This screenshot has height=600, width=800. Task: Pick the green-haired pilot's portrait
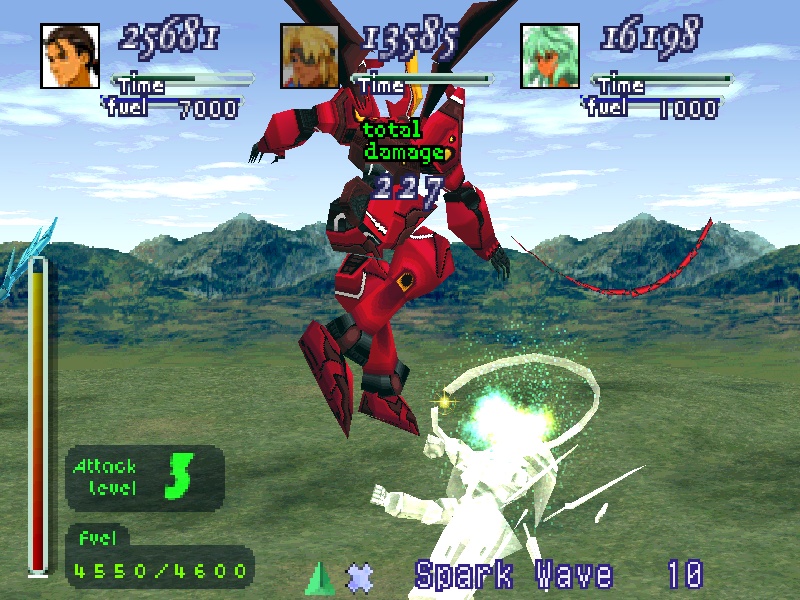[x=550, y=55]
